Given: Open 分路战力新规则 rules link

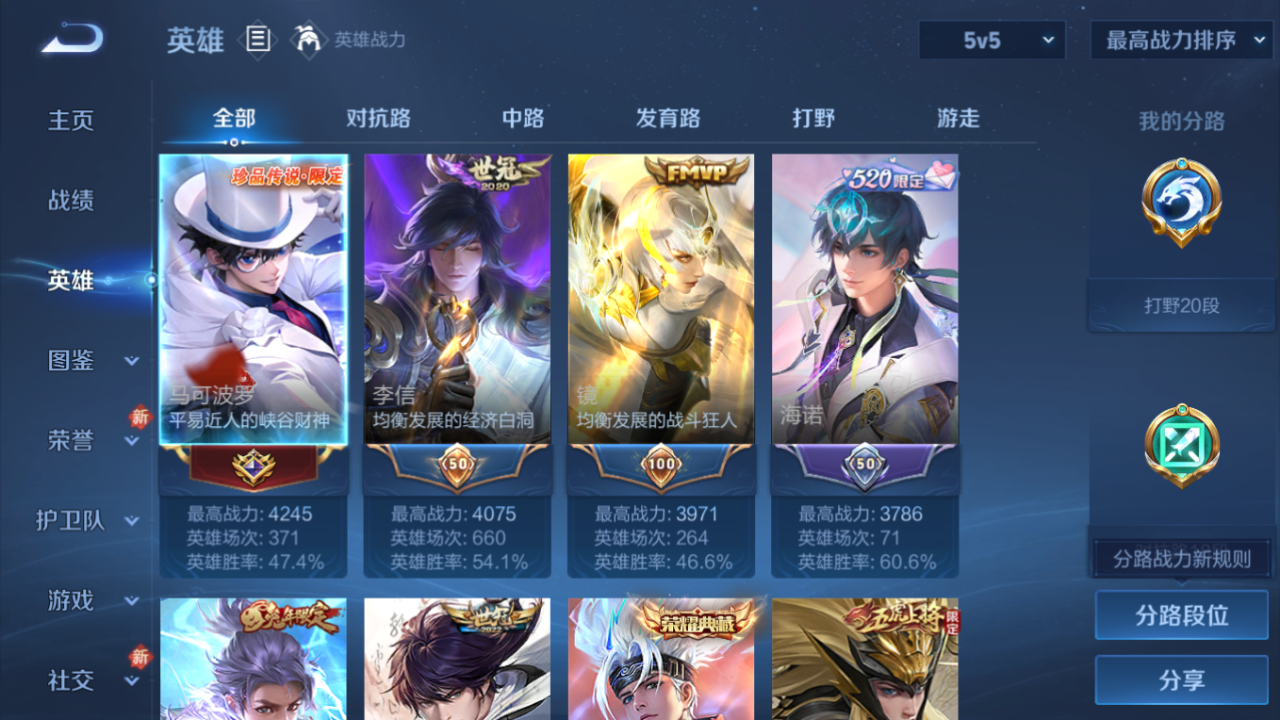Looking at the screenshot, I should coord(1181,557).
